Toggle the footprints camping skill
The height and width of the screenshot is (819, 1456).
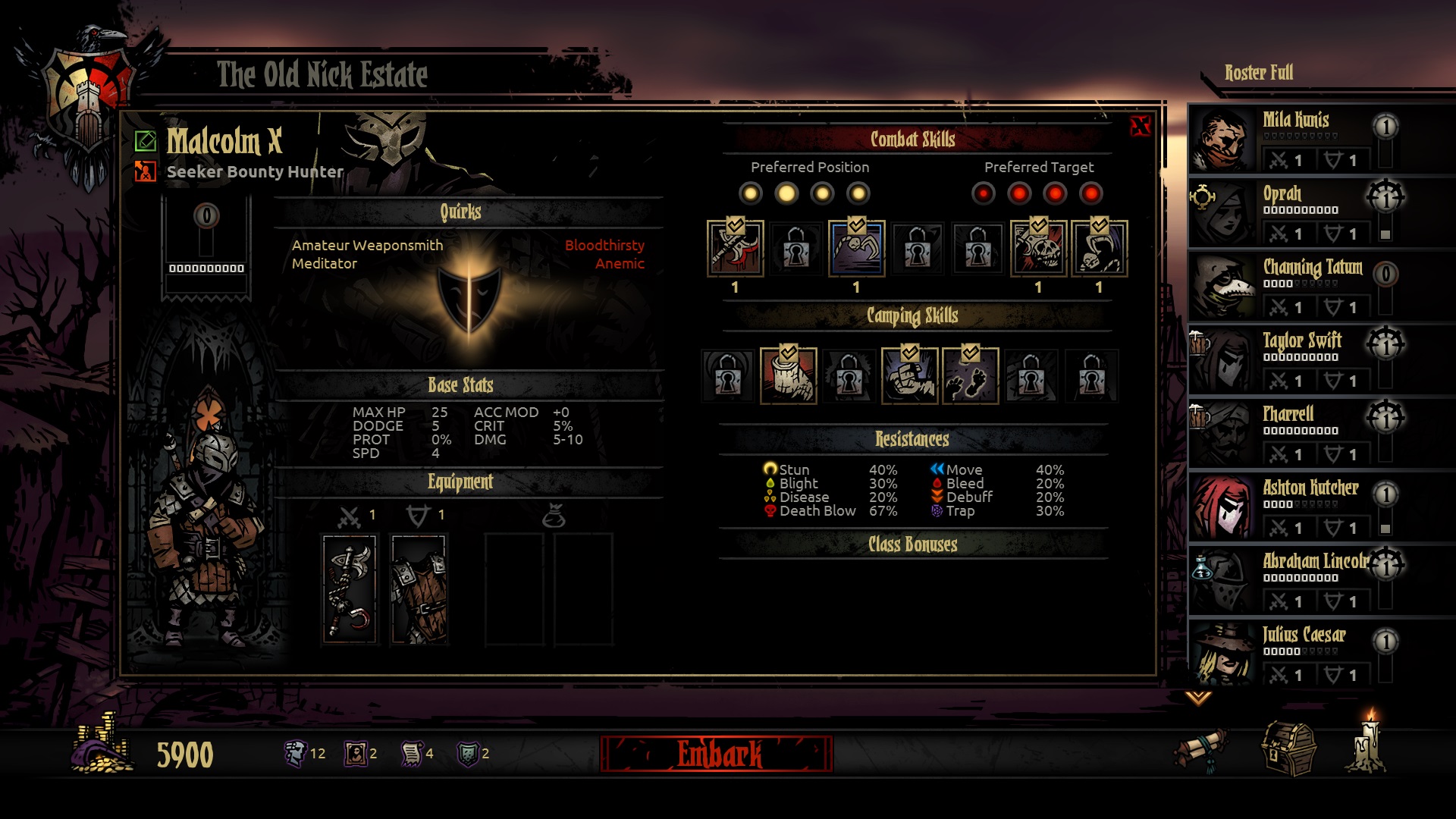[x=970, y=375]
